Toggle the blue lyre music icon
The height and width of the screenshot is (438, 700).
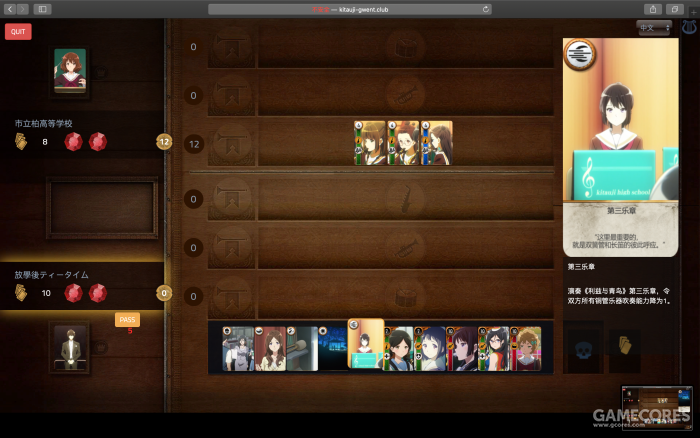coord(688,28)
